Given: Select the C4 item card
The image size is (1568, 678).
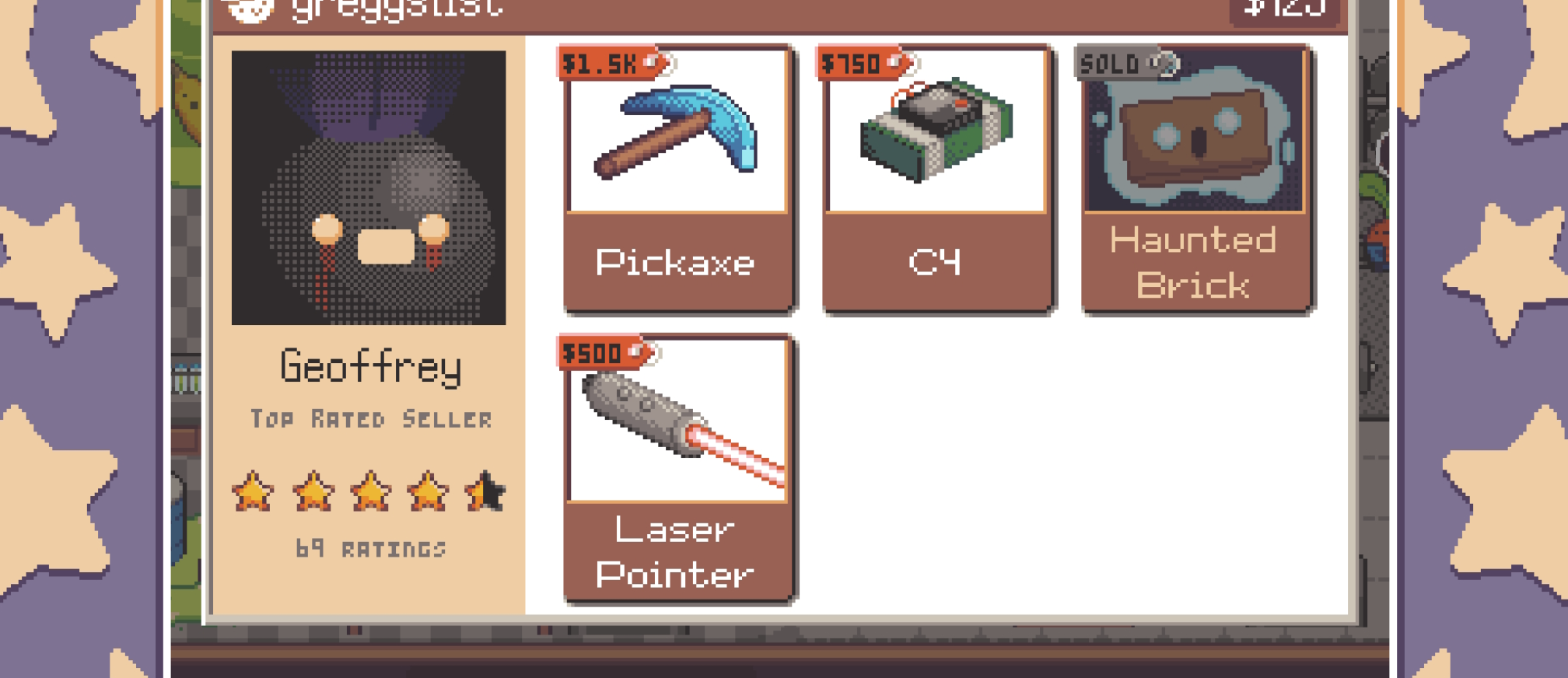Looking at the screenshot, I should (x=936, y=179).
